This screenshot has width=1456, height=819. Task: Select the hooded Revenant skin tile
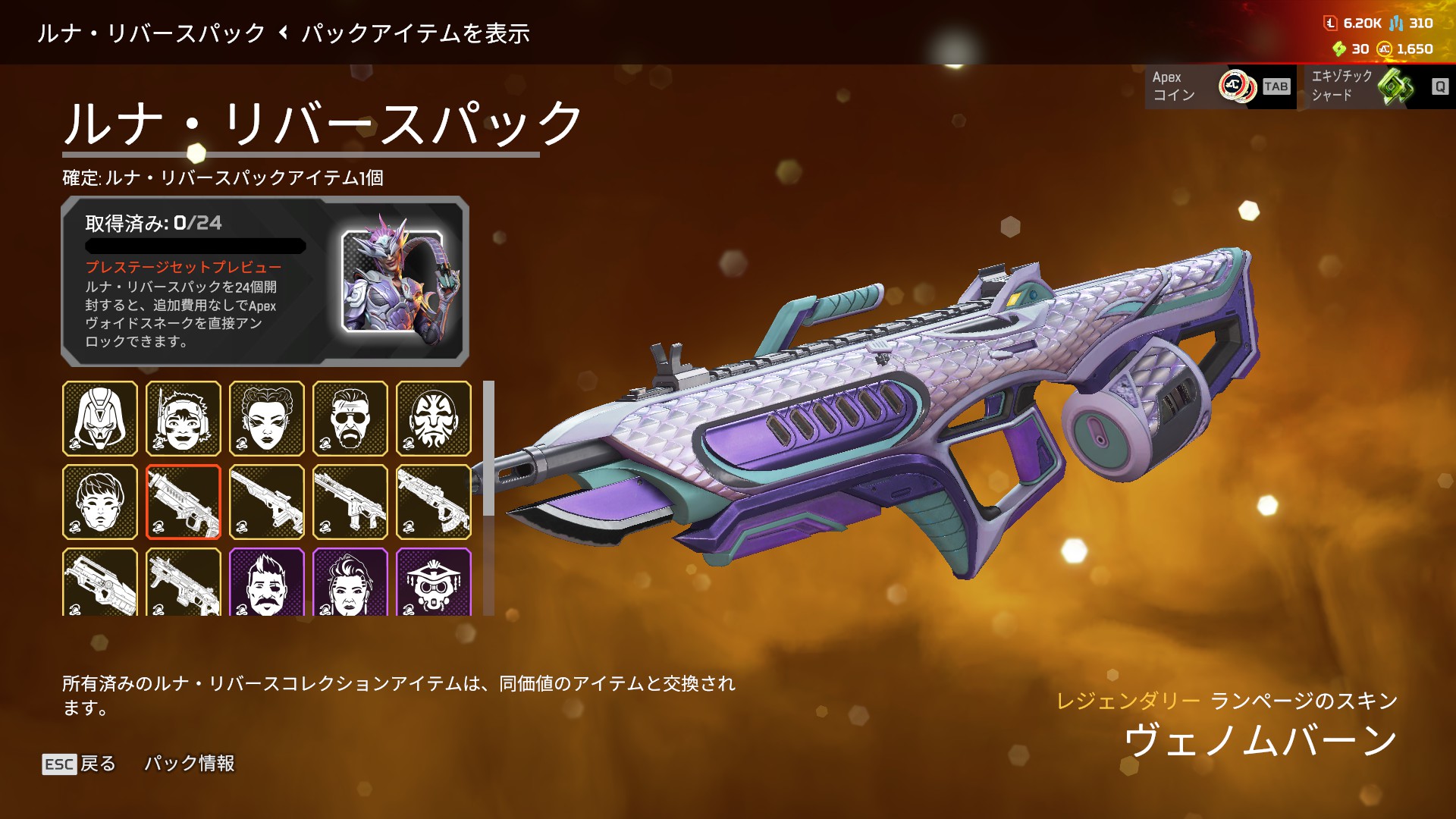click(x=100, y=419)
